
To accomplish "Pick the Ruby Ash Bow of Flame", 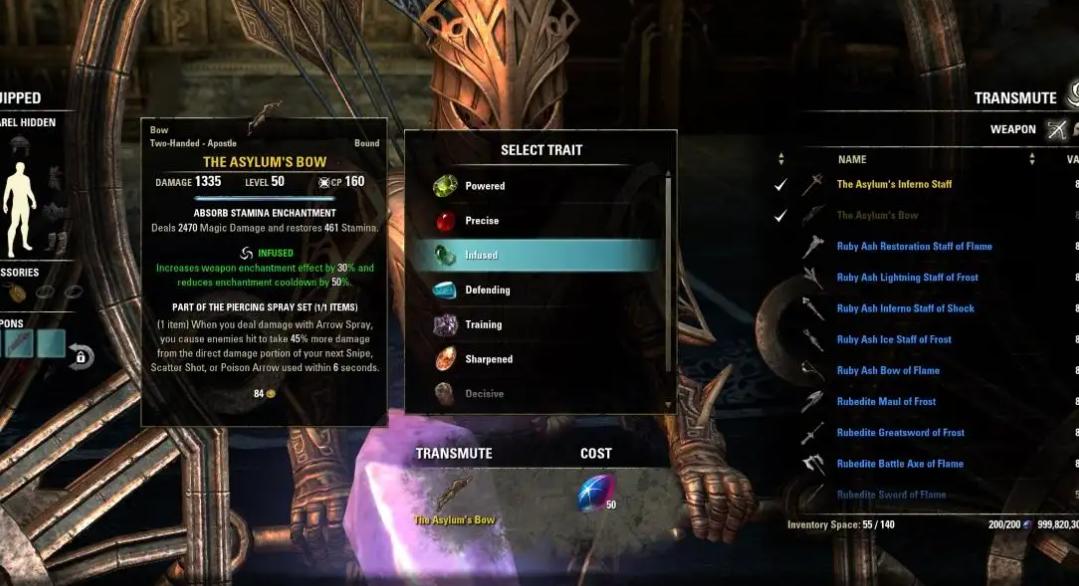I will pos(888,370).
